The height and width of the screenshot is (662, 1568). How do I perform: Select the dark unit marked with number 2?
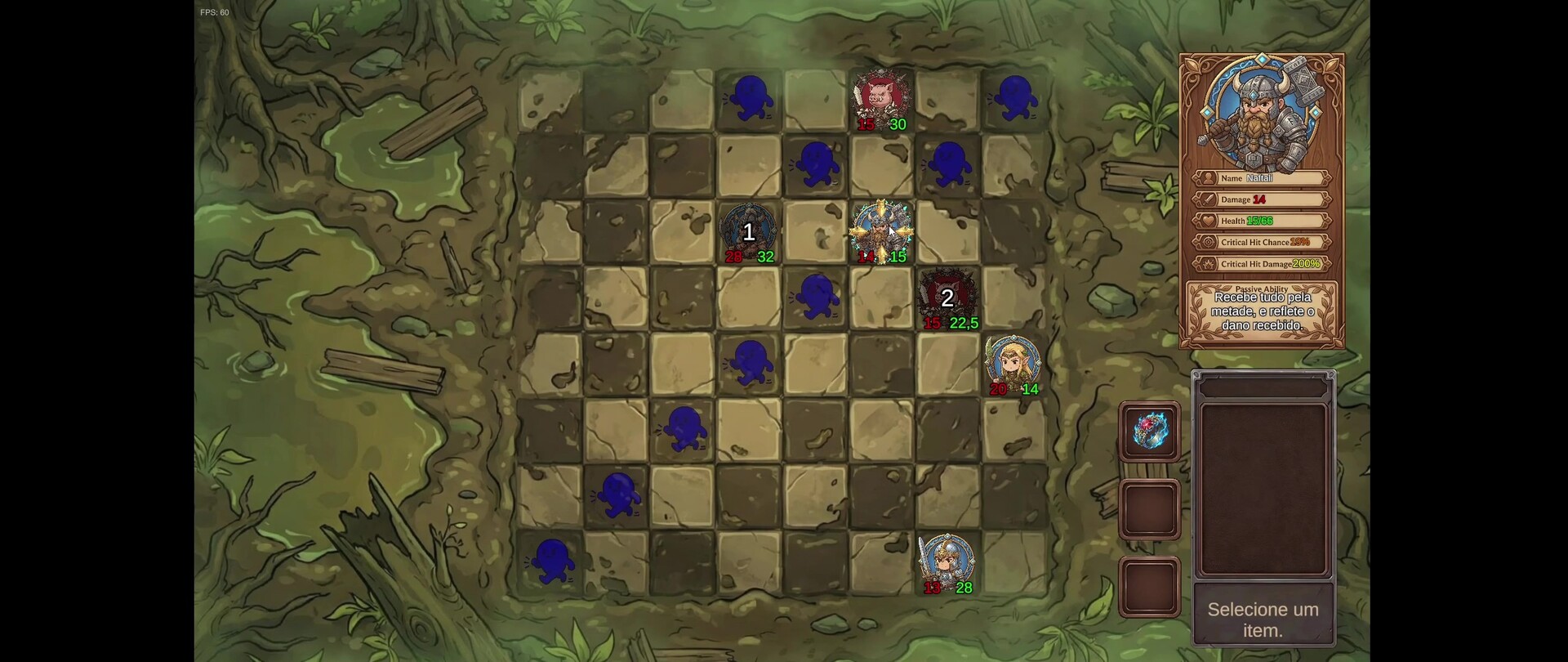click(x=947, y=297)
